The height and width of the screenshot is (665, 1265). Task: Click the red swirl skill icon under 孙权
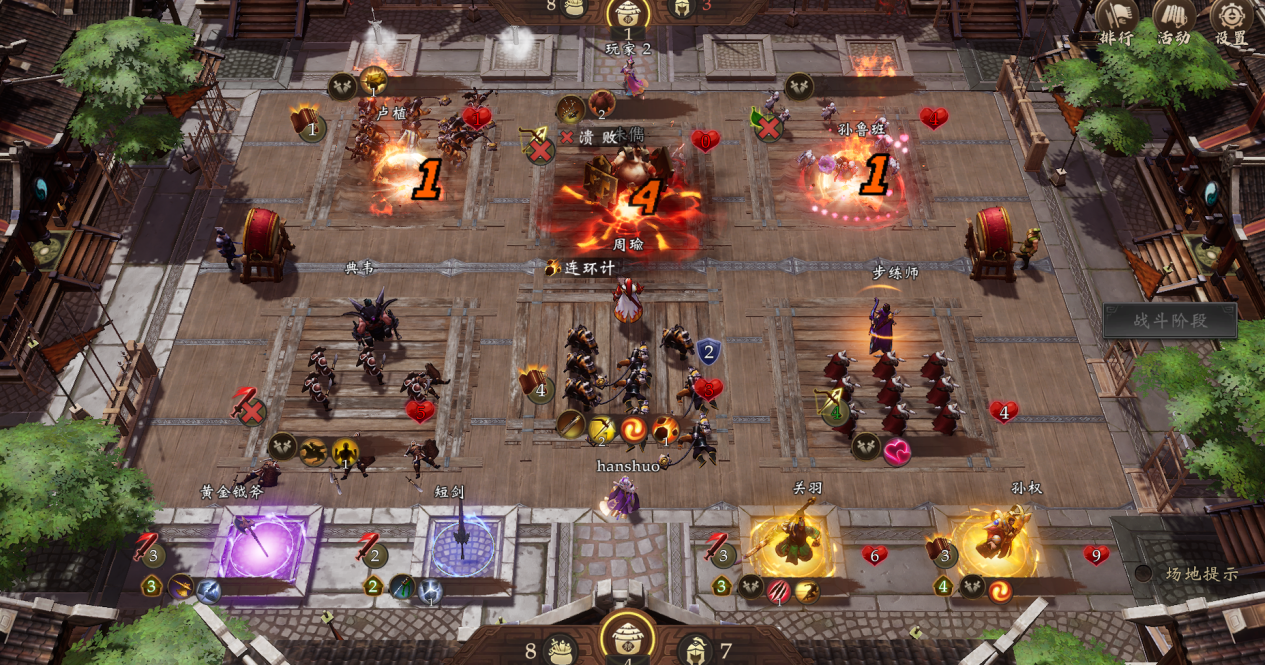(999, 590)
